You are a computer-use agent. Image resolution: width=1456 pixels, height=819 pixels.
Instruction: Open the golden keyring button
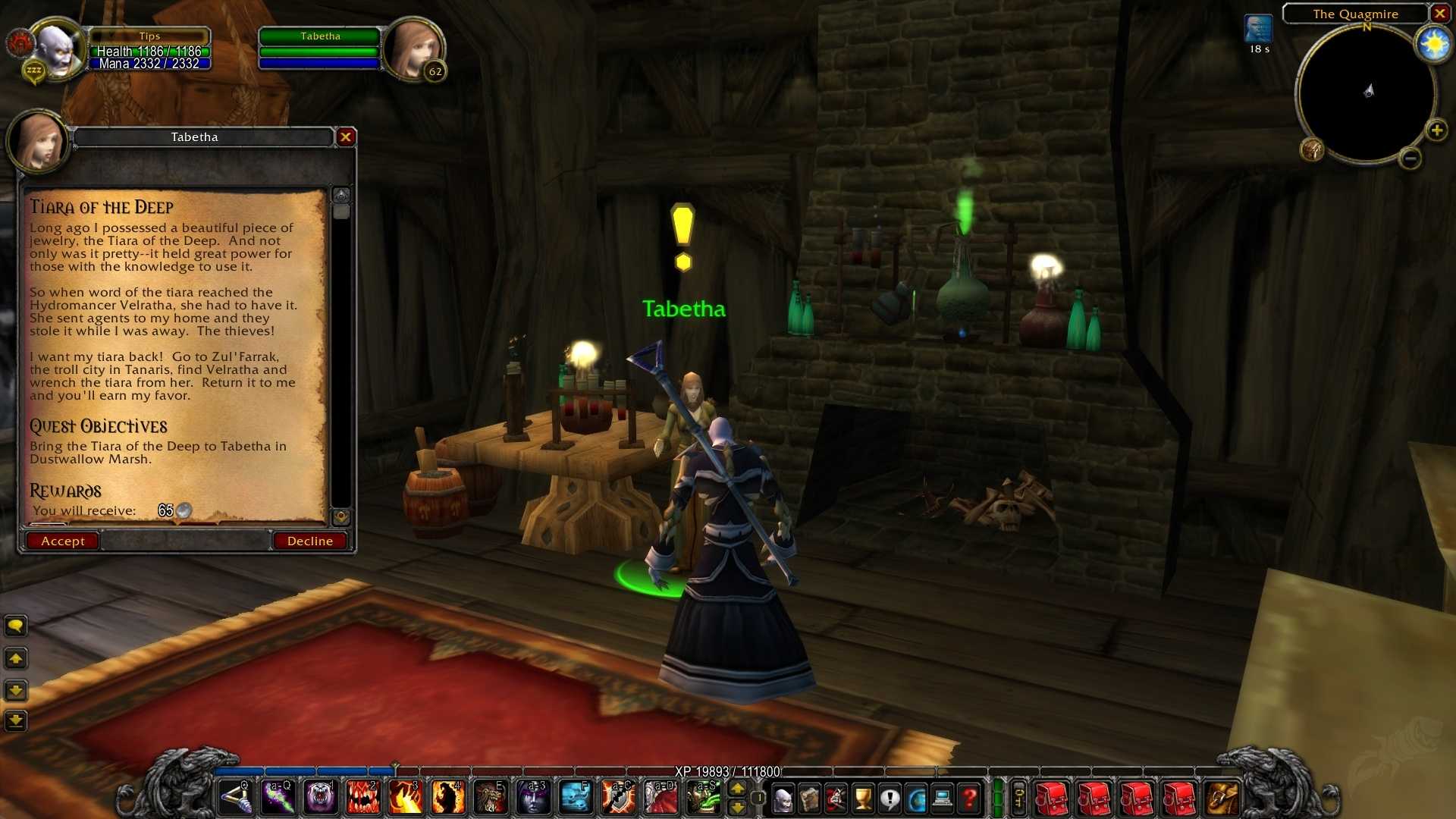[x=1019, y=799]
